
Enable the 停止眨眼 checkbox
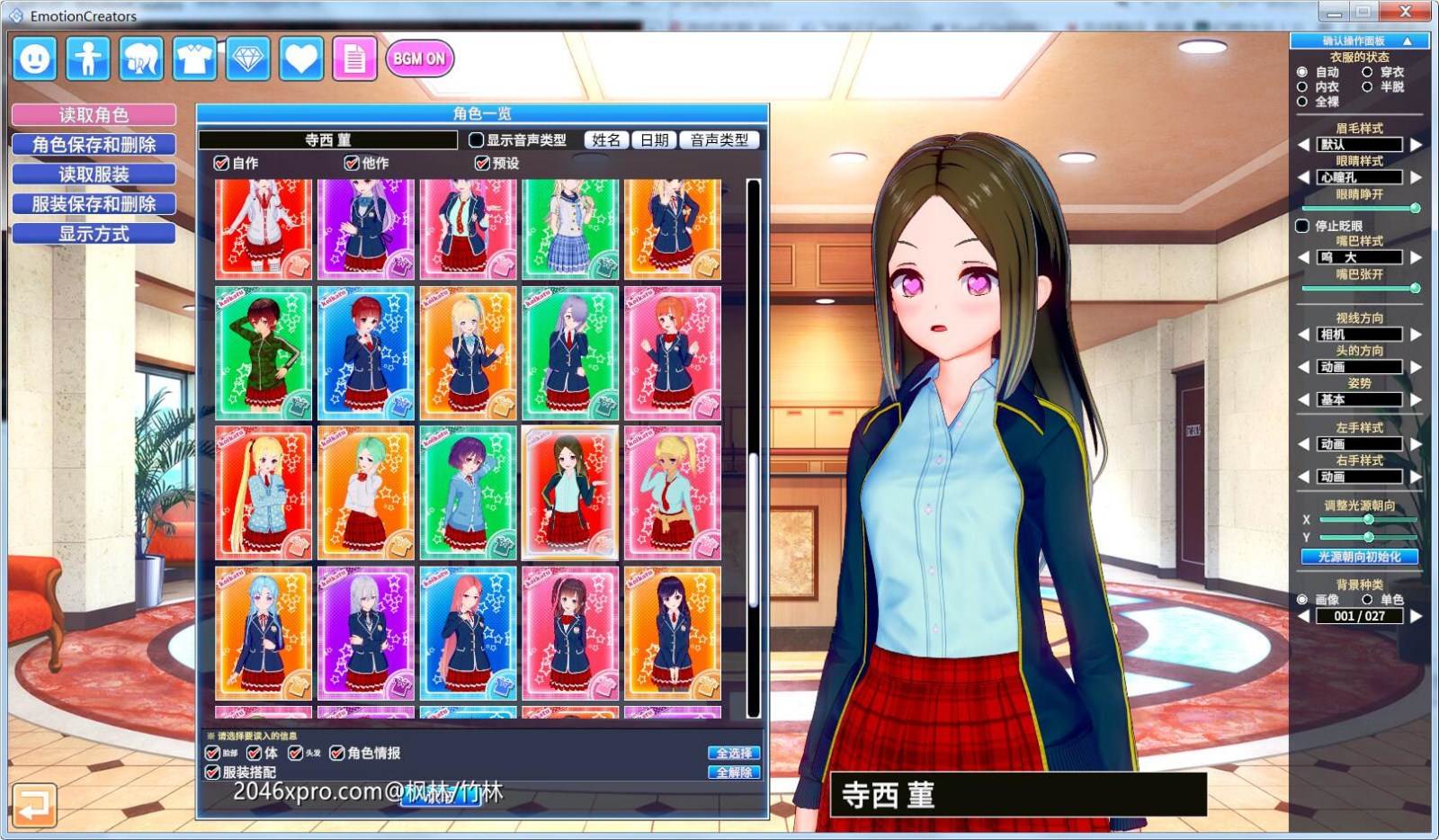(x=1301, y=226)
